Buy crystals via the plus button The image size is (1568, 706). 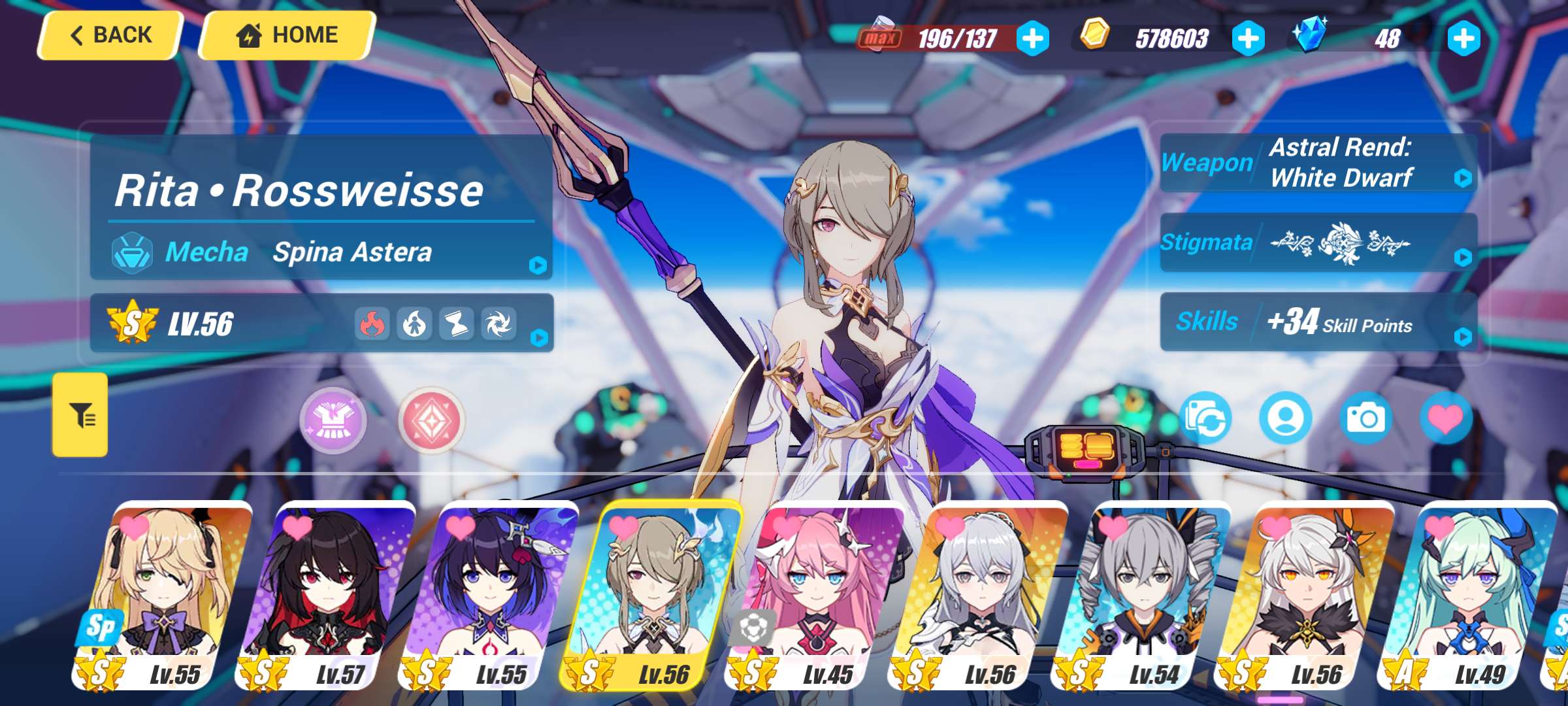click(1463, 39)
